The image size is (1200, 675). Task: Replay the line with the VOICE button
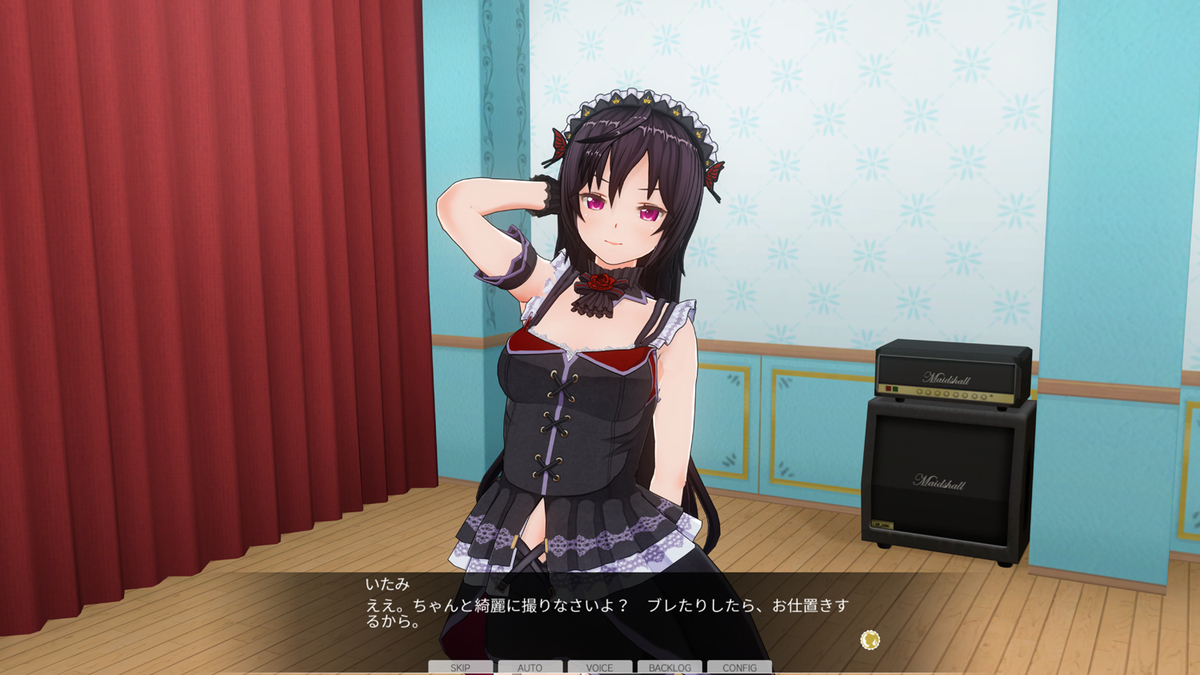(600, 667)
